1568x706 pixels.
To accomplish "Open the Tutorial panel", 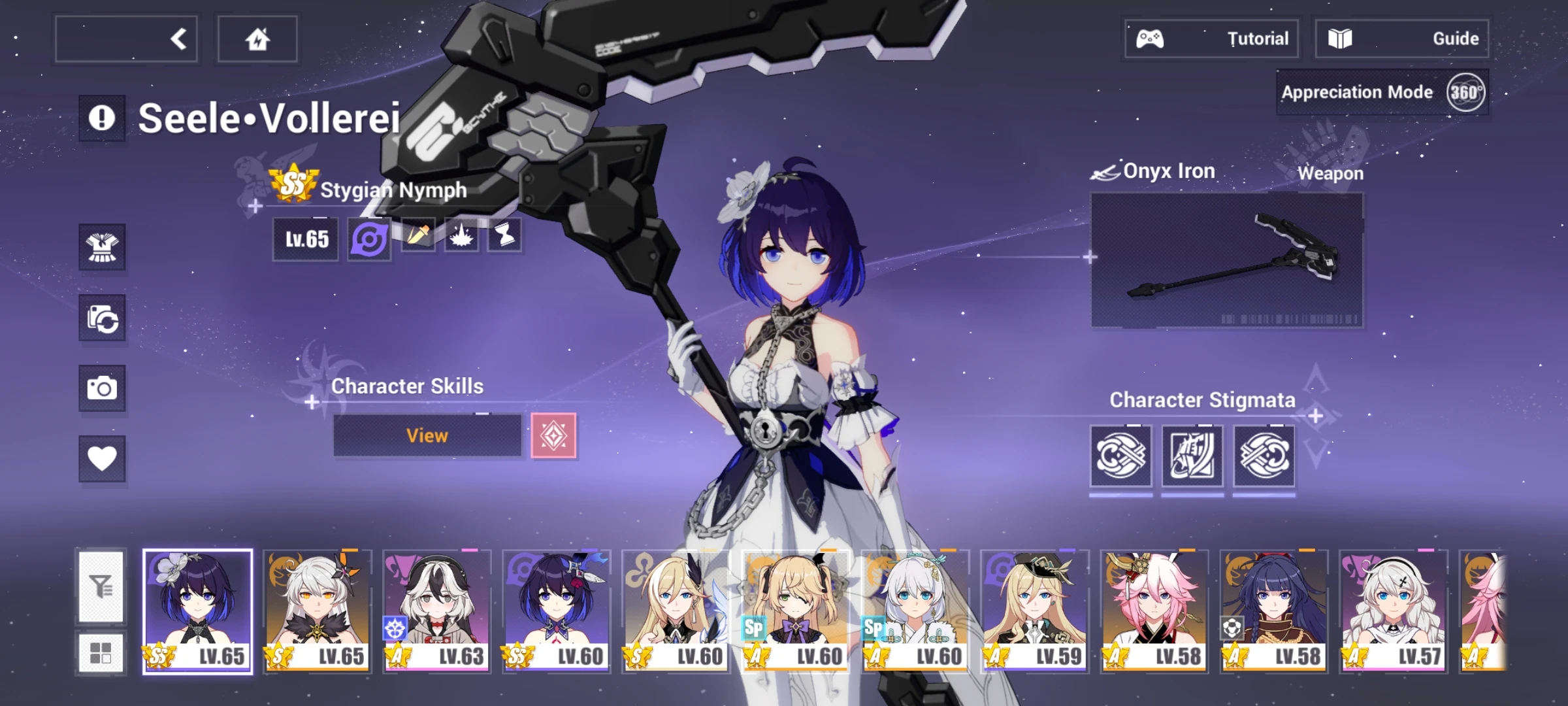I will coord(1212,38).
